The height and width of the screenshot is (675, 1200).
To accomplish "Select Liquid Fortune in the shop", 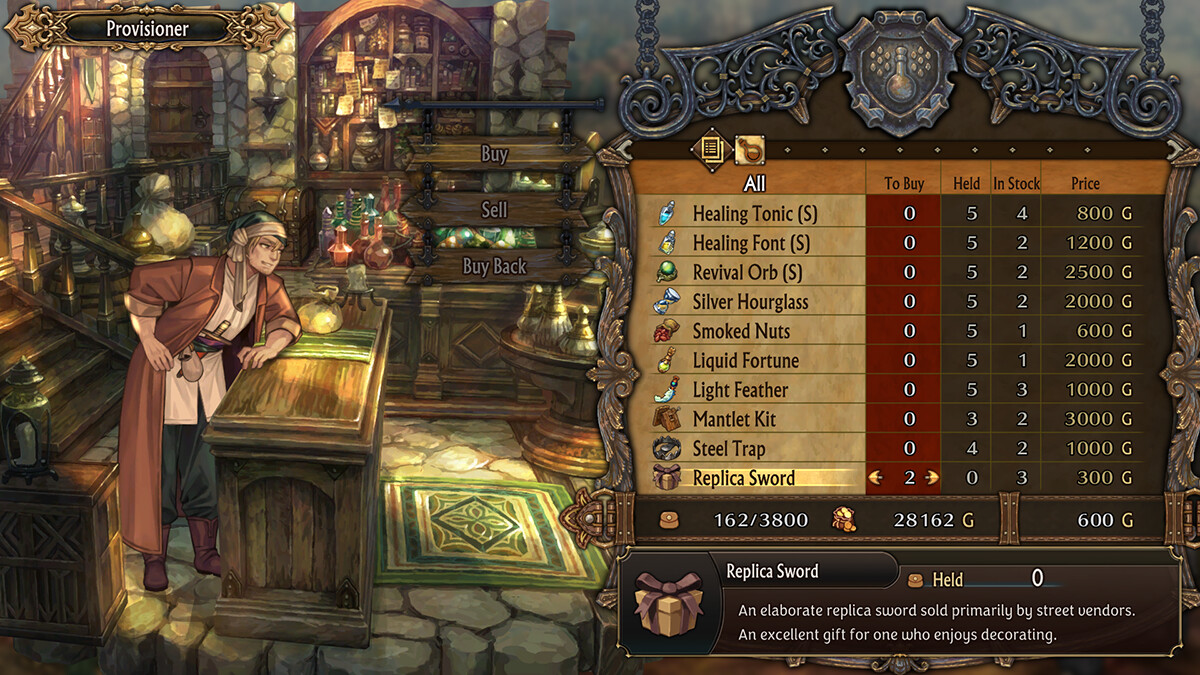I will [x=745, y=360].
